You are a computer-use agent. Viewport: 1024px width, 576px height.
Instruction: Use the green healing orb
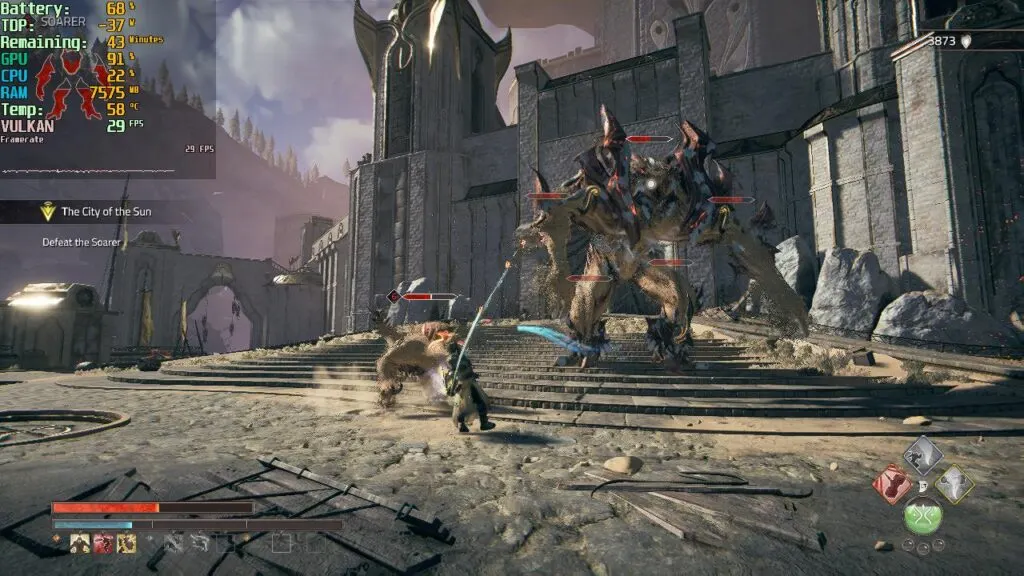point(923,516)
